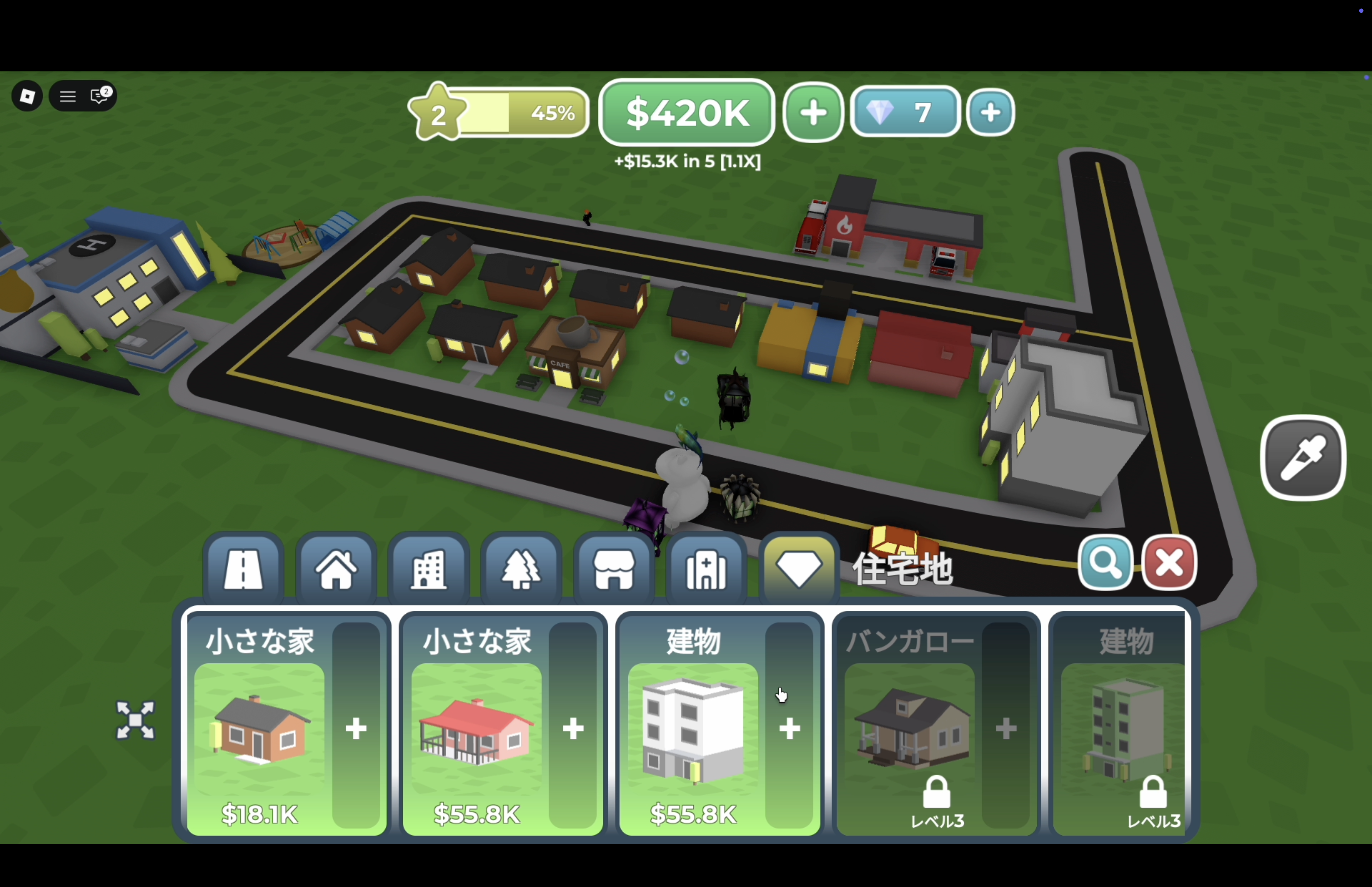The width and height of the screenshot is (1372, 887).
Task: Open the chat with 2 notifications
Action: [100, 96]
